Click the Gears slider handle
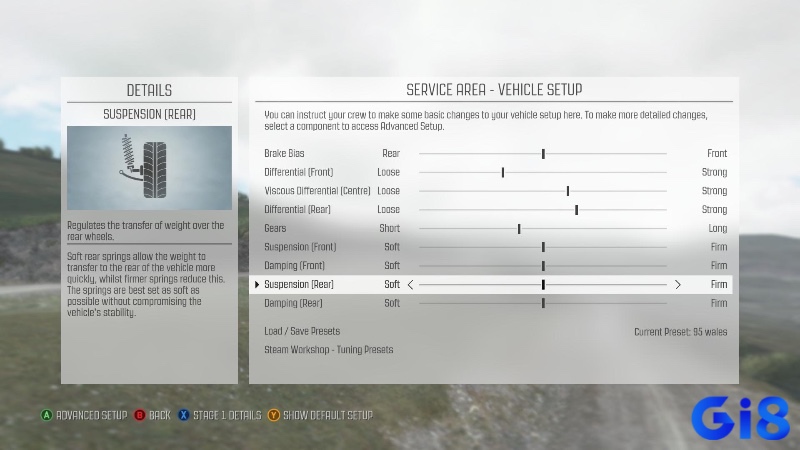800x450 pixels. coord(519,229)
